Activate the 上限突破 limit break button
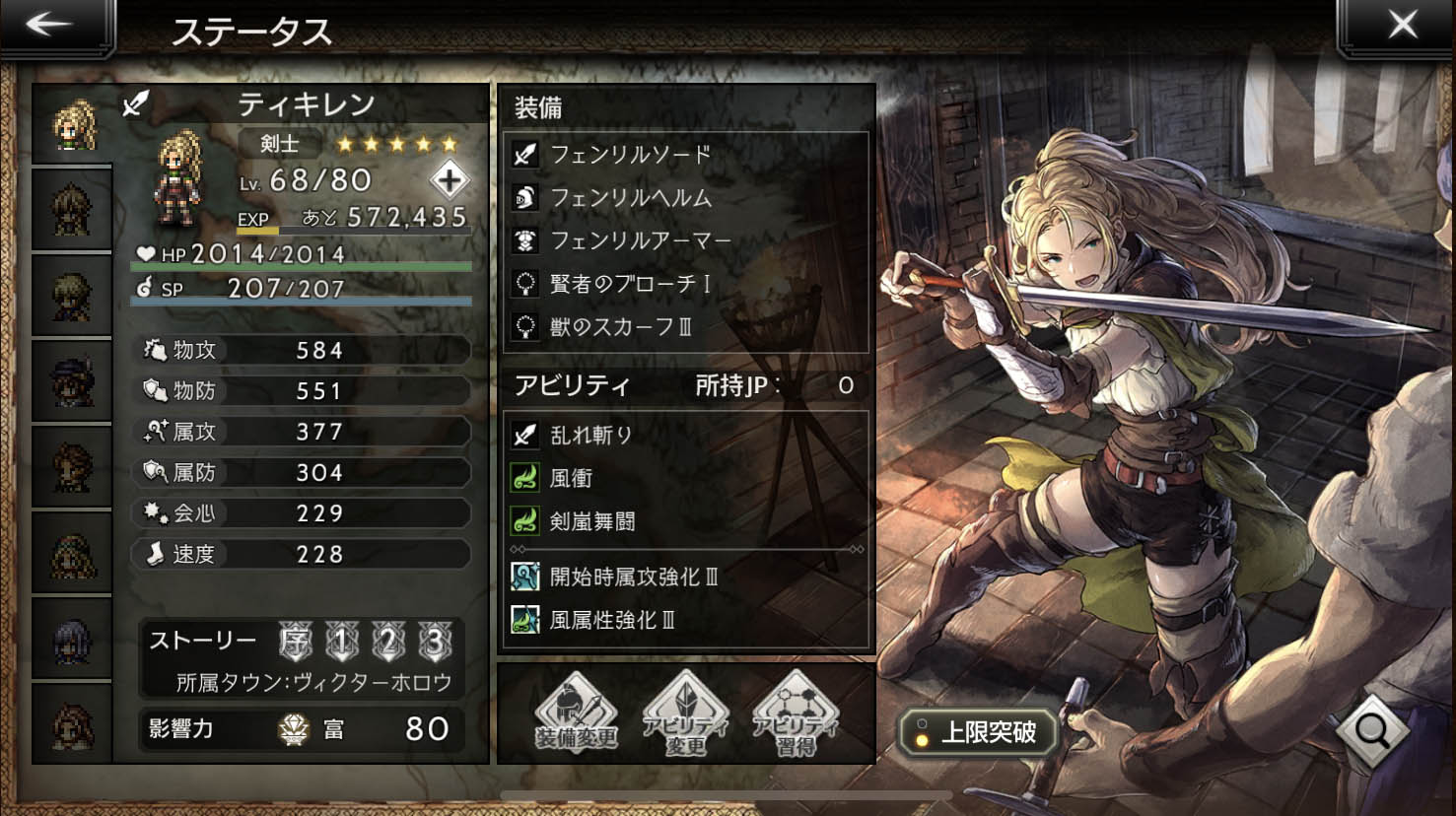 pos(977,732)
